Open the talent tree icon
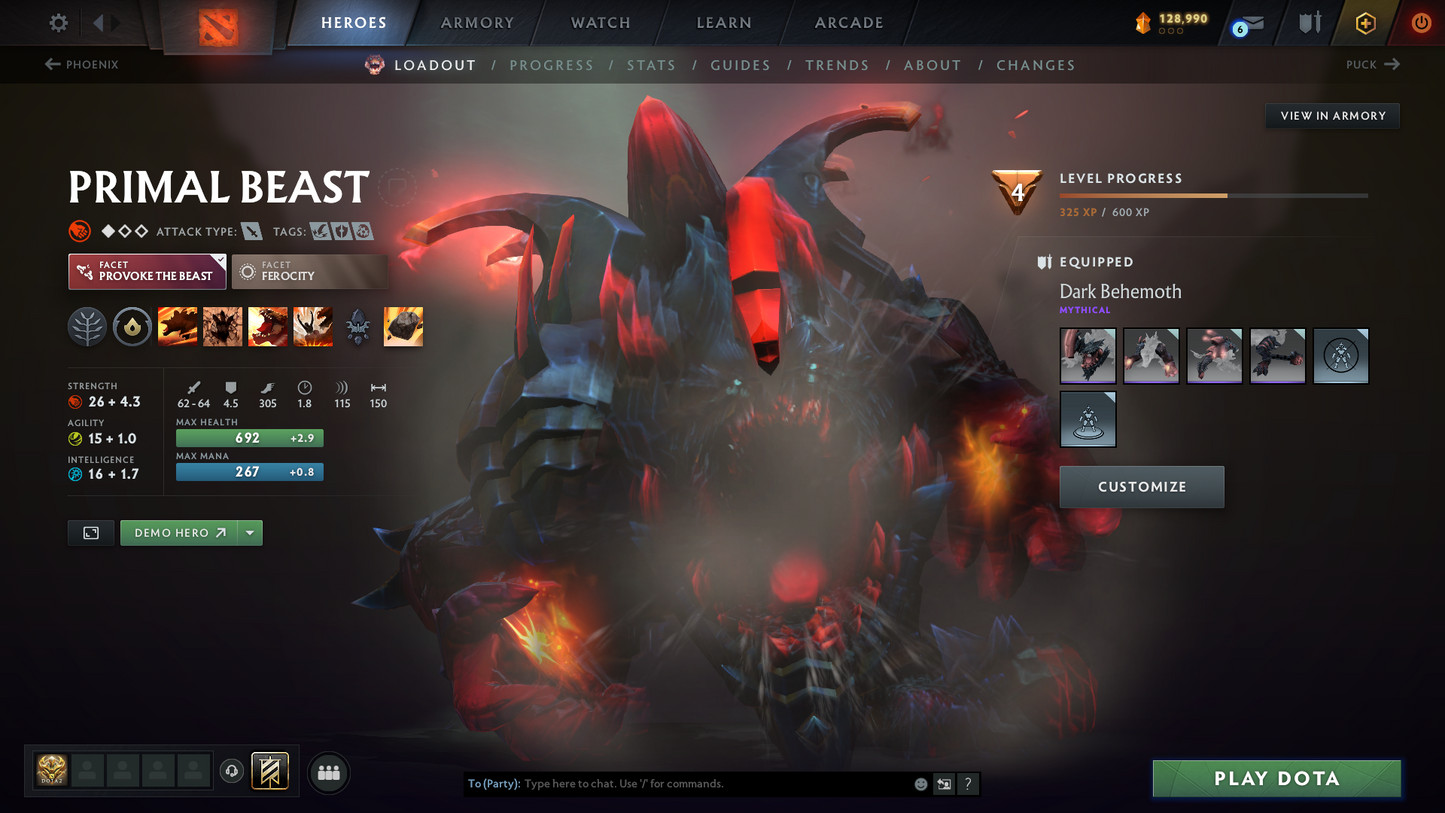The height and width of the screenshot is (813, 1445). 87,326
